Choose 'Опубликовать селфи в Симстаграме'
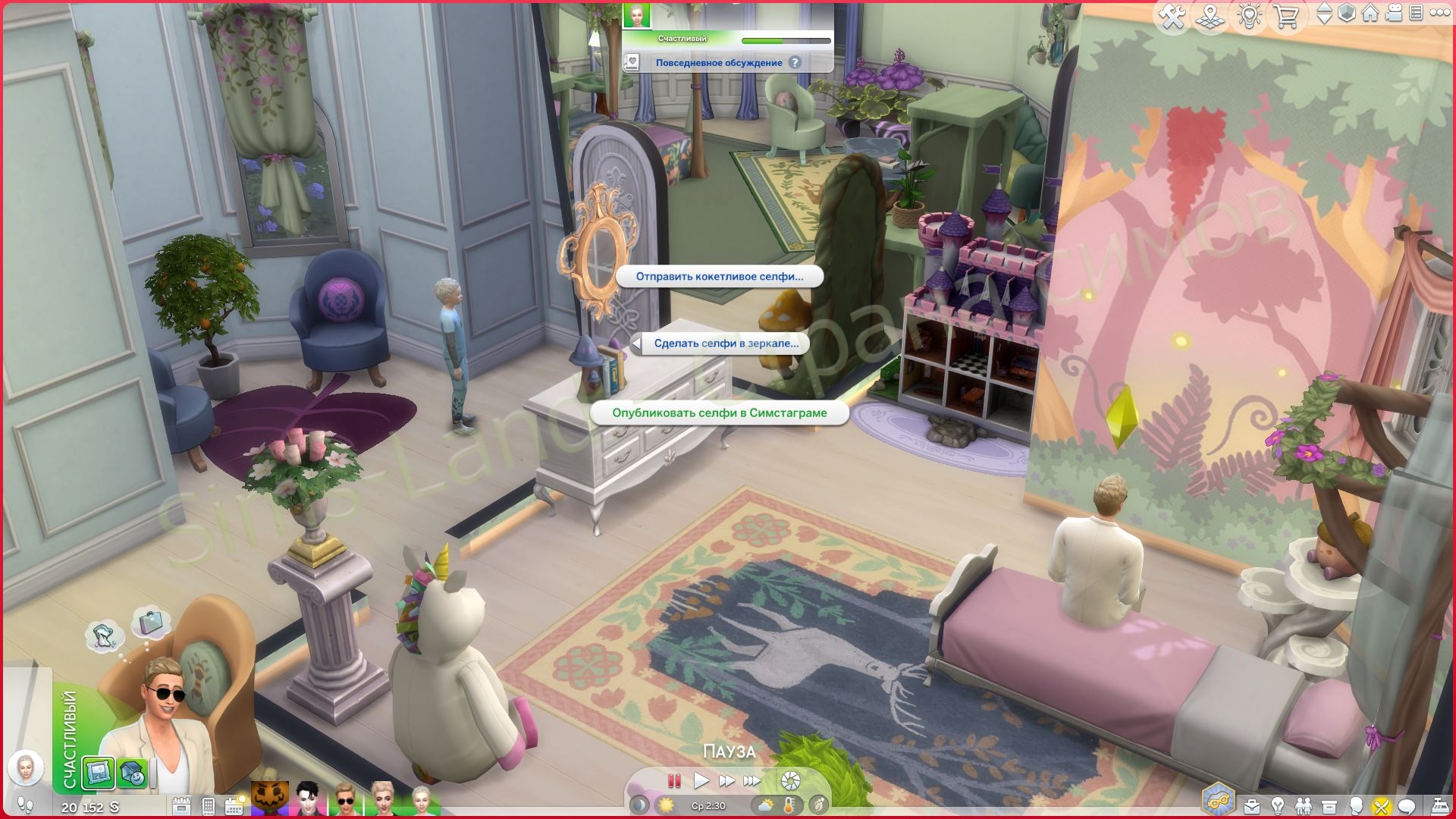 pos(719,413)
